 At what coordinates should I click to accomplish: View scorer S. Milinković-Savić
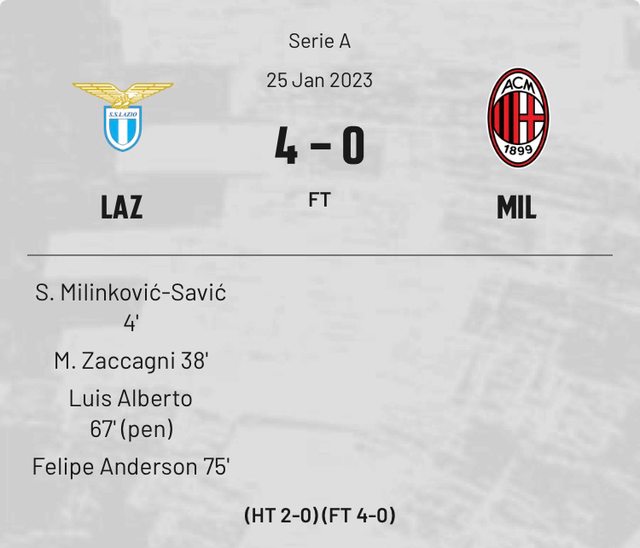pos(131,293)
